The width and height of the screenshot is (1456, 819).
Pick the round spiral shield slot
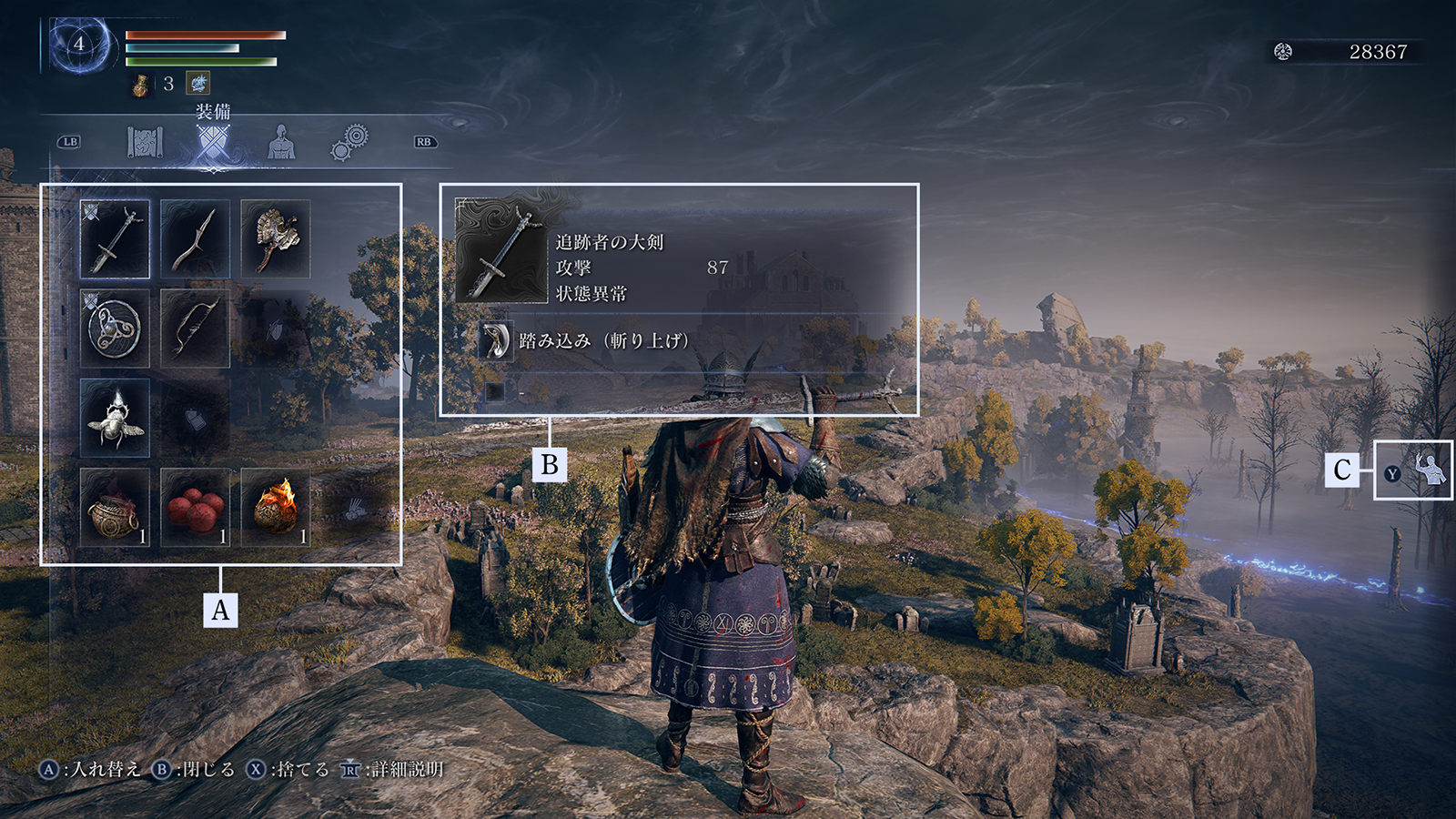115,328
